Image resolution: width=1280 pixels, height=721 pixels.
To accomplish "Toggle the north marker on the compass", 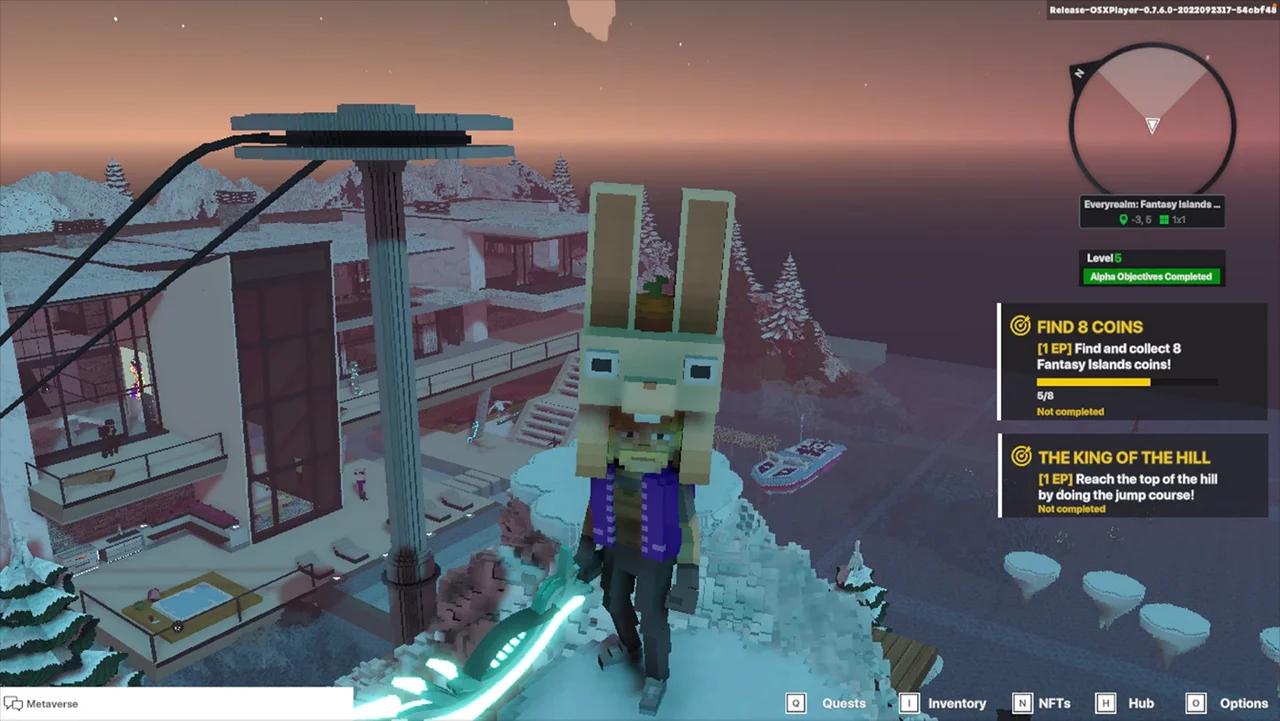I will tap(1078, 72).
